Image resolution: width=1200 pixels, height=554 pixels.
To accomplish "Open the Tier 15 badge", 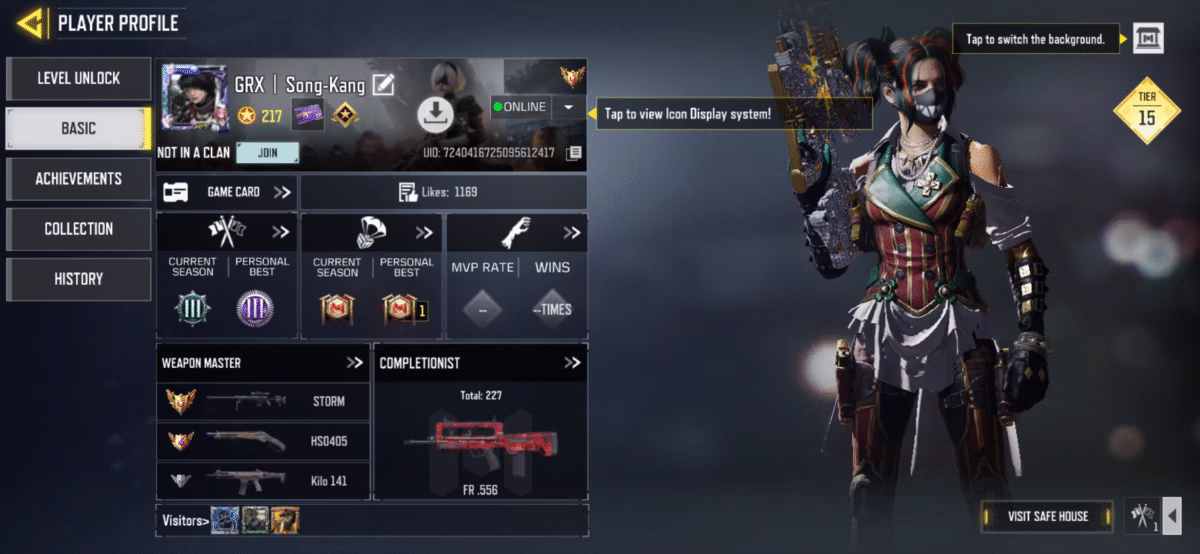I will [1147, 110].
